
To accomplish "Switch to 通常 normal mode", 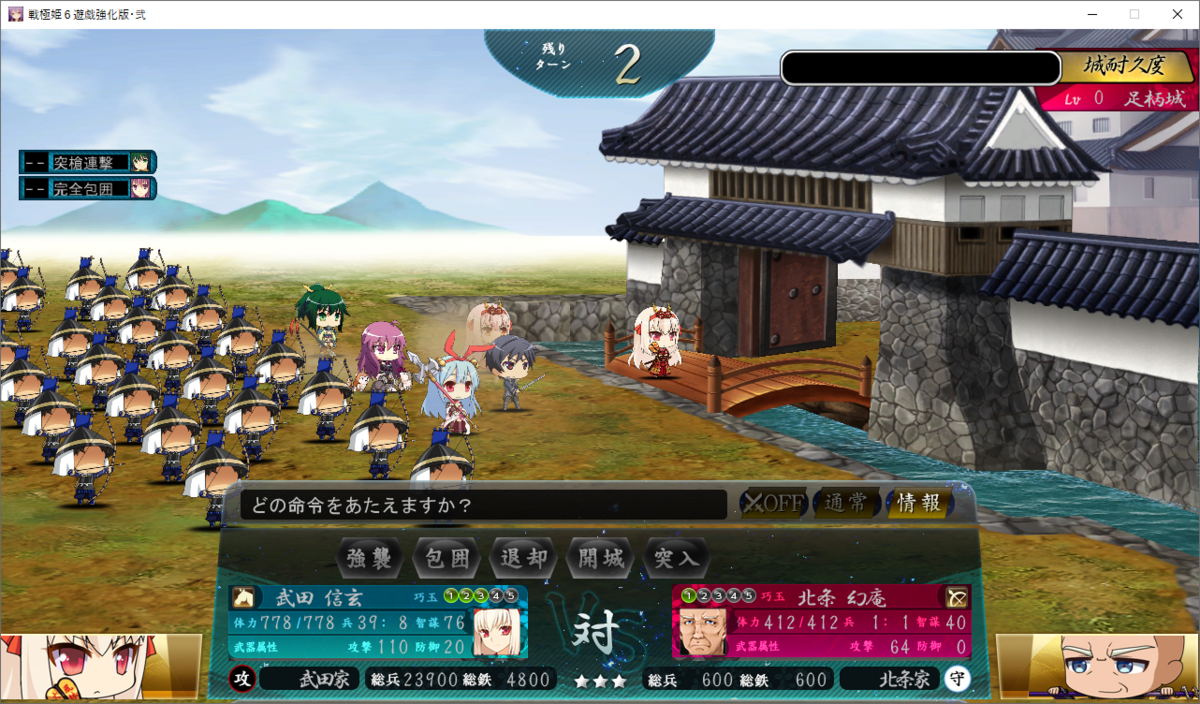I will [846, 503].
